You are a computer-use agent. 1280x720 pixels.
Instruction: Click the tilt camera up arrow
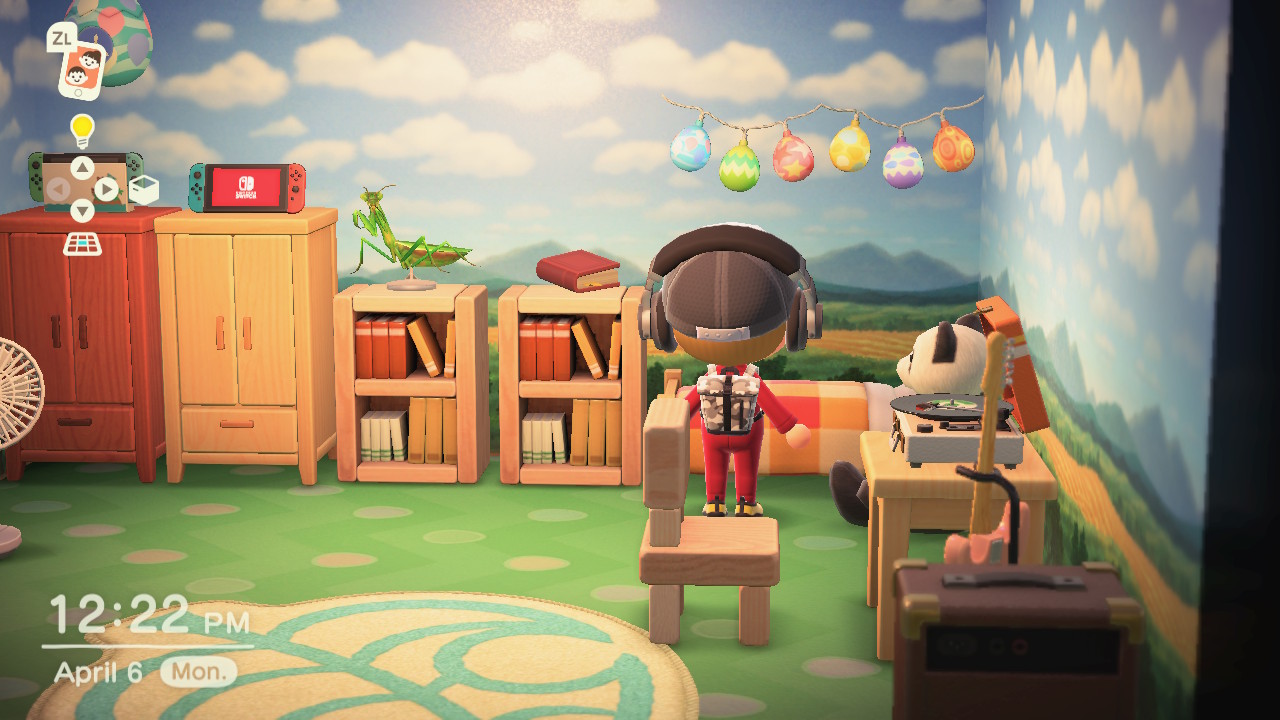[x=83, y=166]
